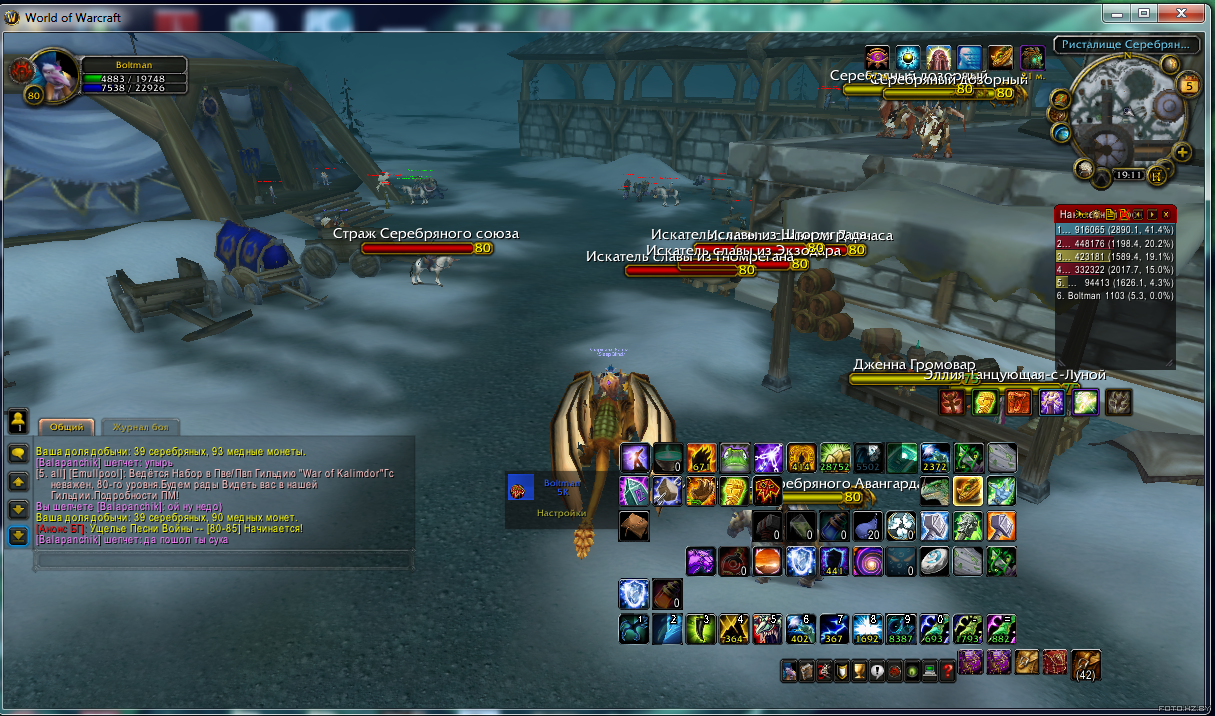Maximize the game window

(1144, 13)
